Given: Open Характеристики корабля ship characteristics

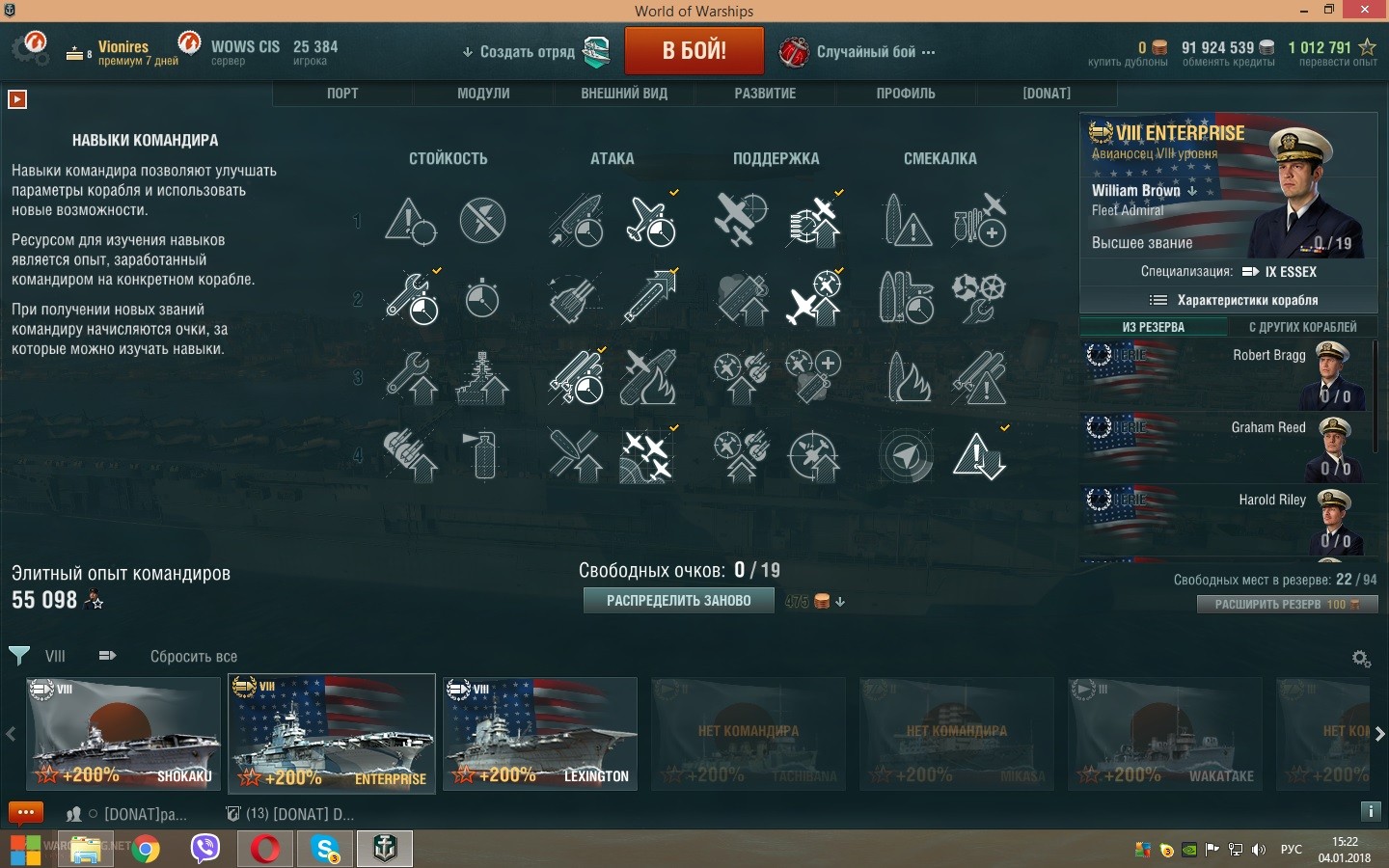Looking at the screenshot, I should (1235, 300).
